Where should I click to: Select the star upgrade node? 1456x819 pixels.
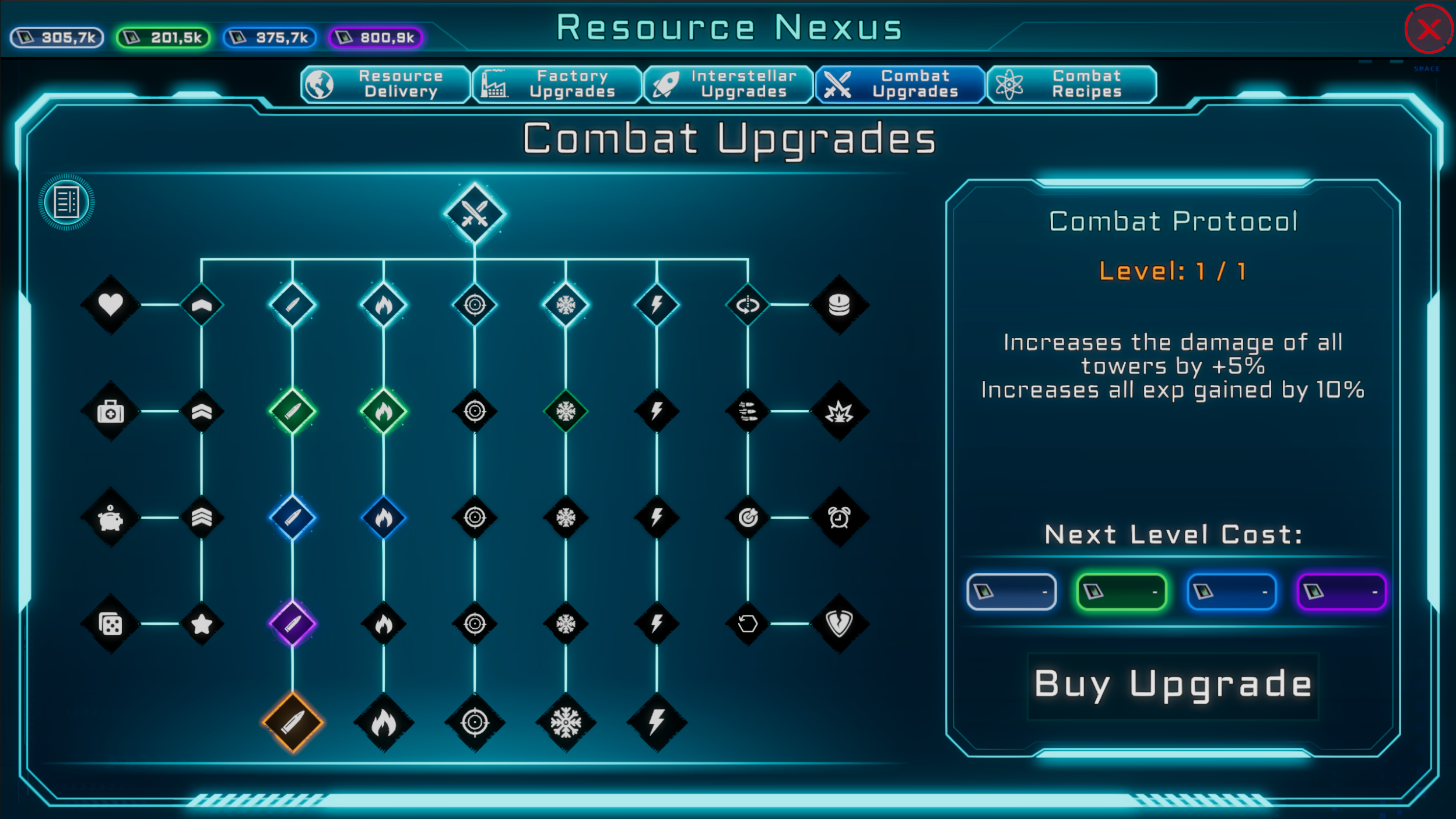click(x=201, y=623)
